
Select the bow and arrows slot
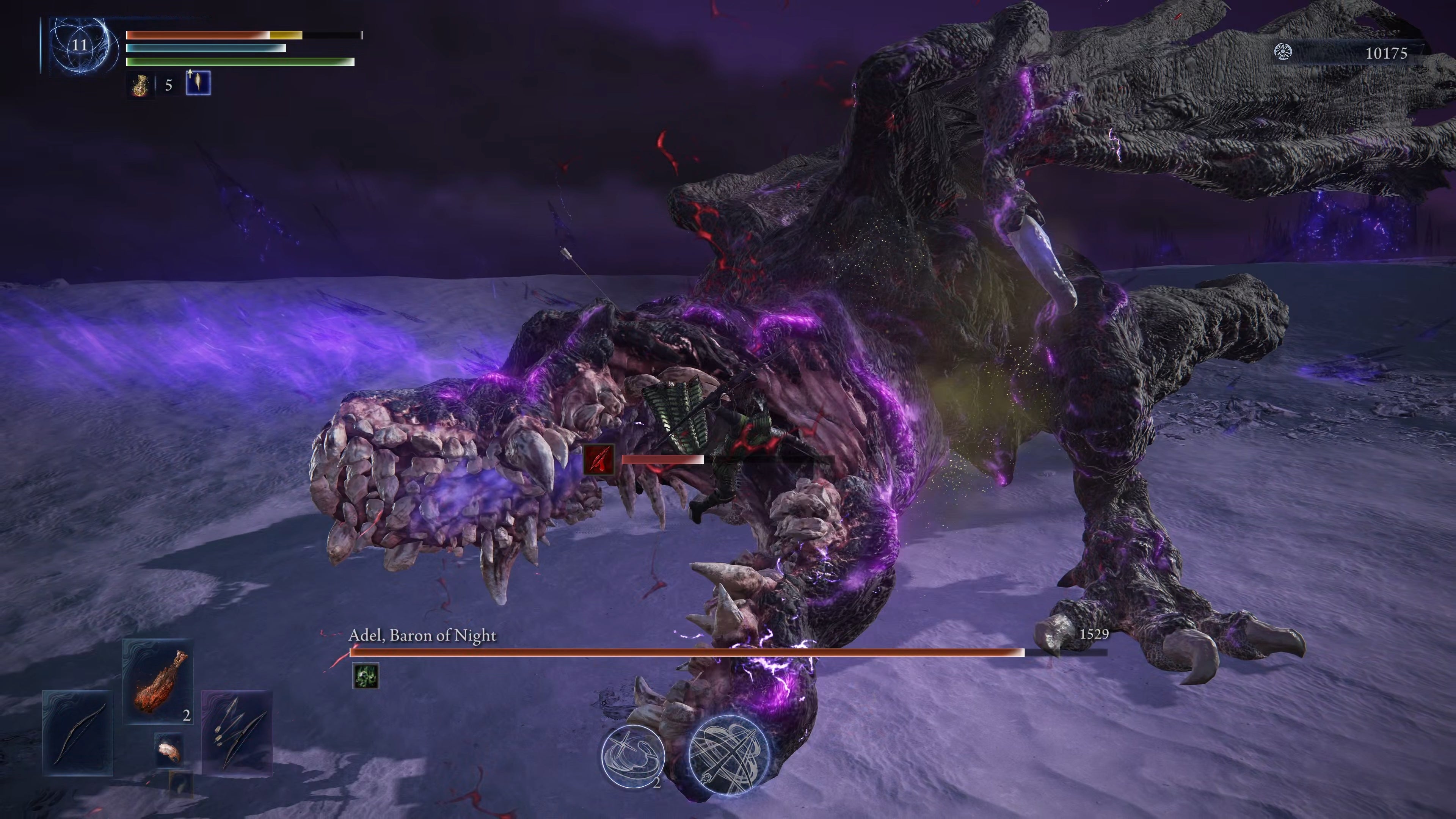[x=237, y=732]
